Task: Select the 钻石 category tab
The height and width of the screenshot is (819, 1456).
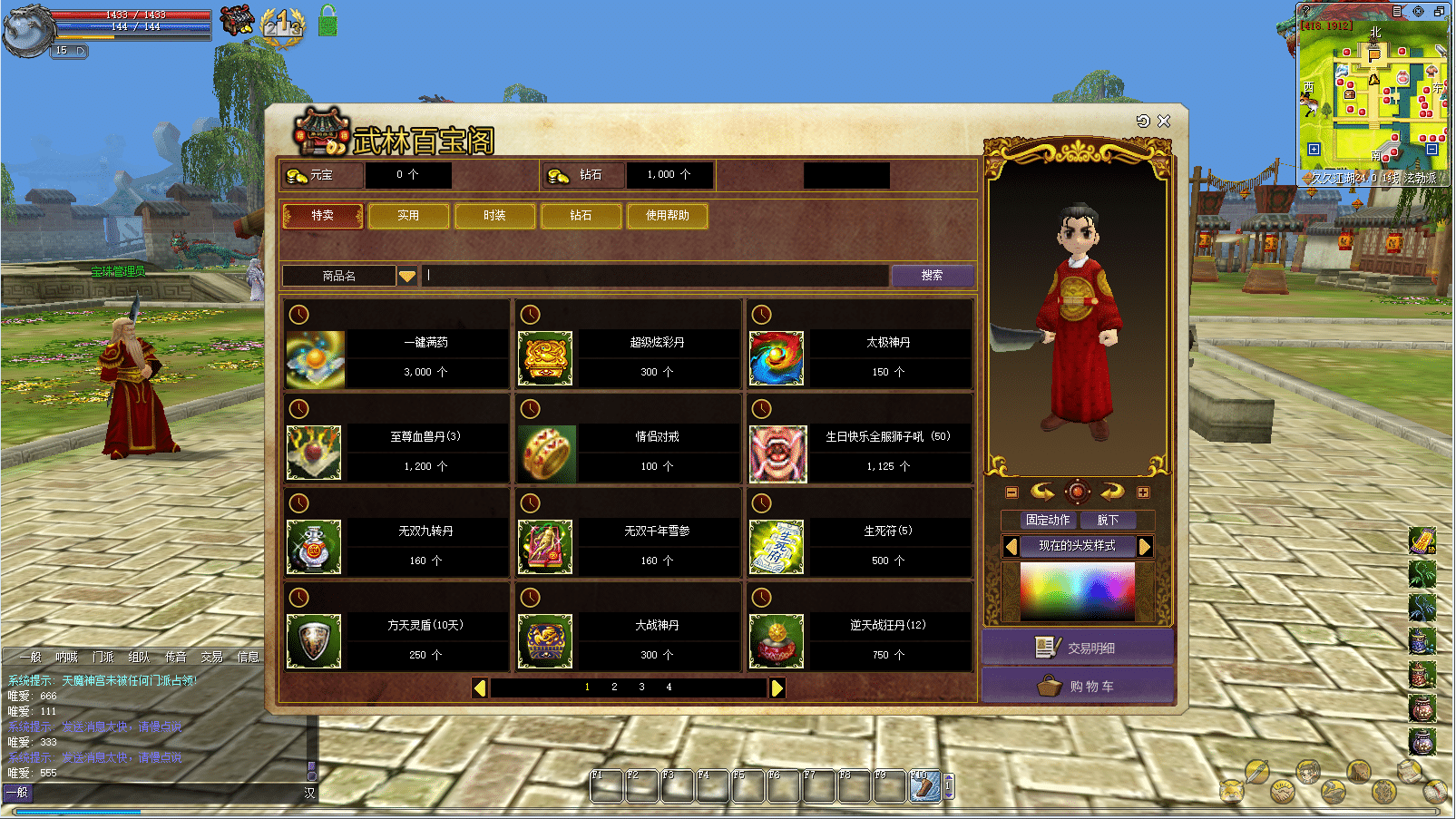Action: pos(581,216)
